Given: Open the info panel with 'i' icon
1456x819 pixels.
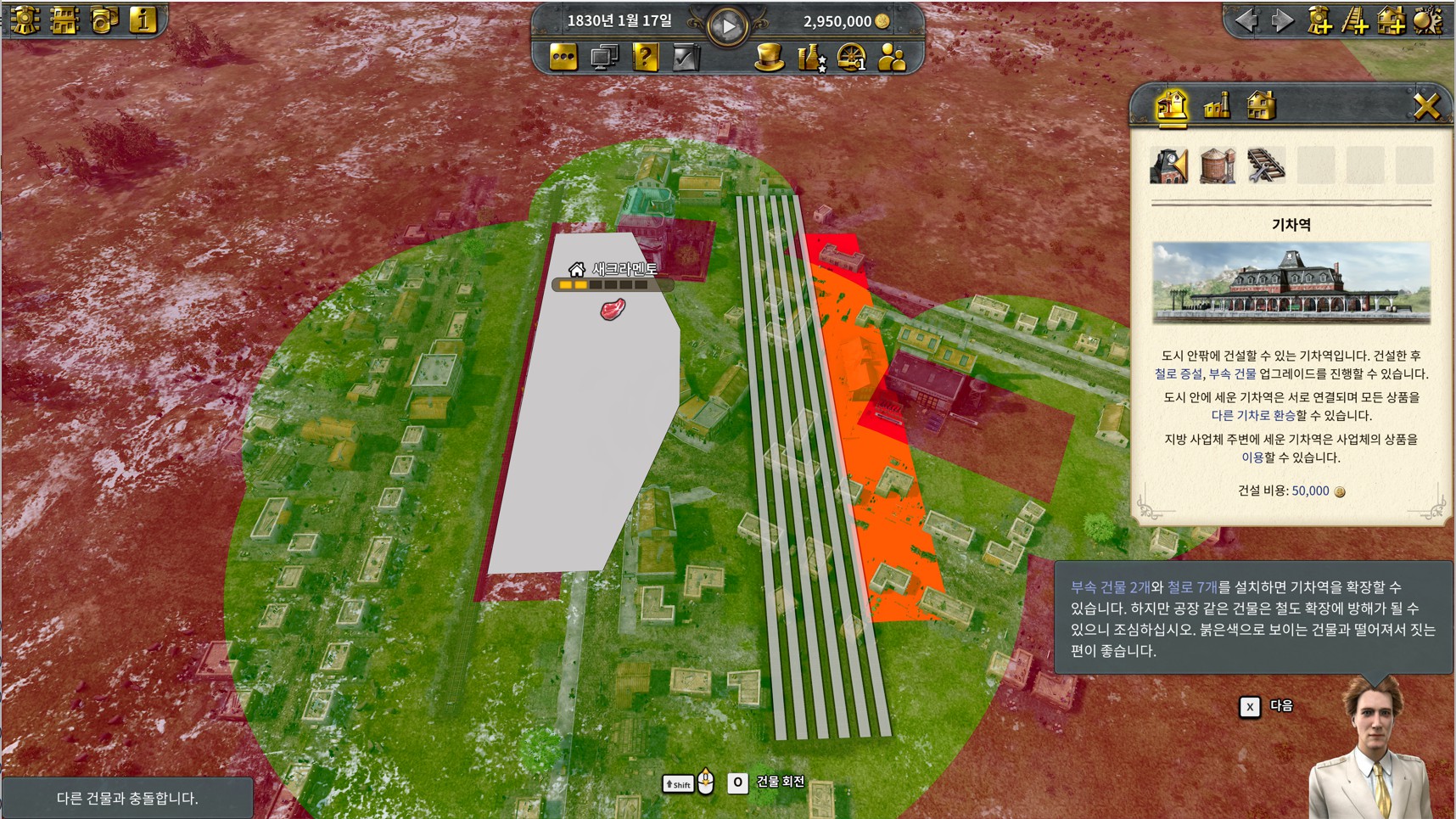Looking at the screenshot, I should tap(143, 20).
